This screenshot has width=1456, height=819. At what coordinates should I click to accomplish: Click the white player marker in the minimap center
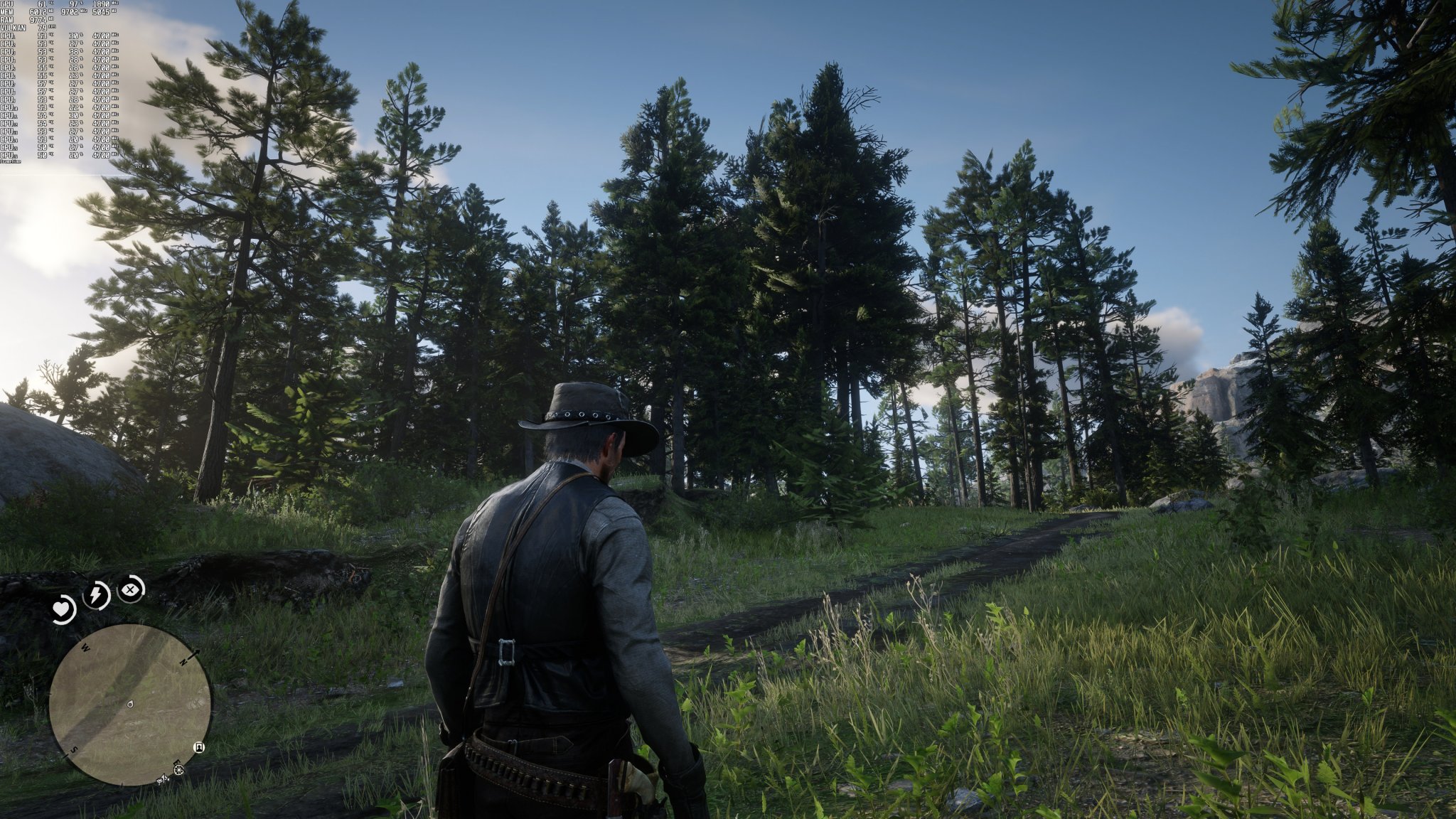coord(129,704)
